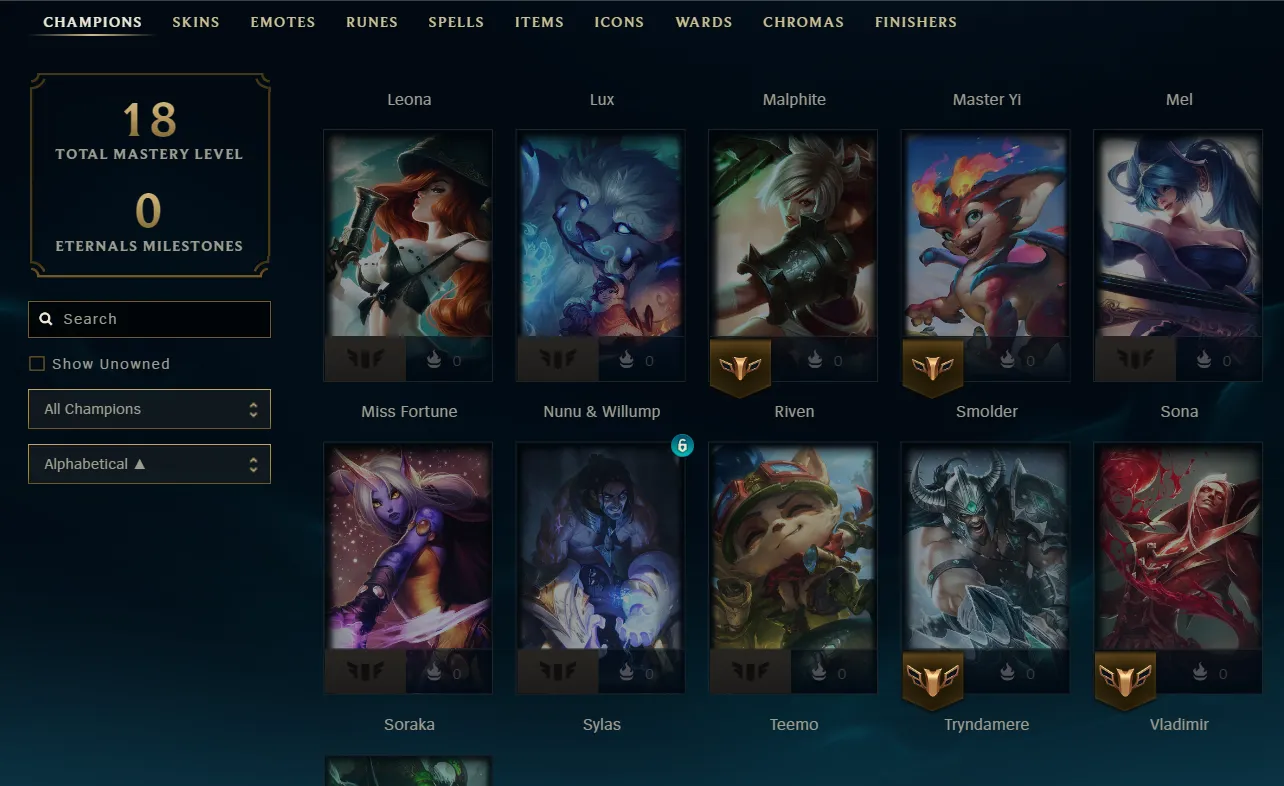
Task: Open the All Champions filter dropdown
Action: pos(149,409)
